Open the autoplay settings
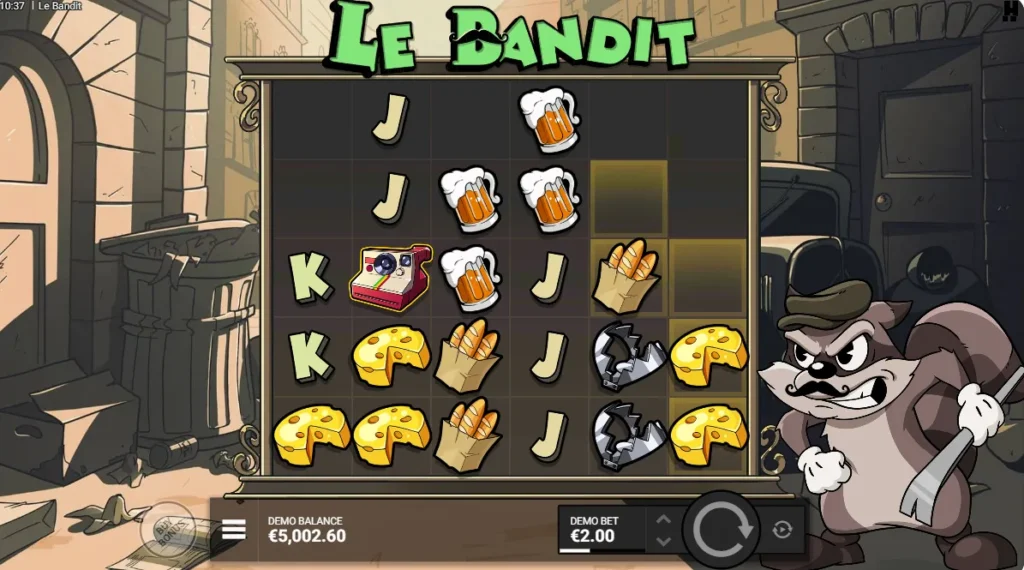This screenshot has height=570, width=1024. 782,530
